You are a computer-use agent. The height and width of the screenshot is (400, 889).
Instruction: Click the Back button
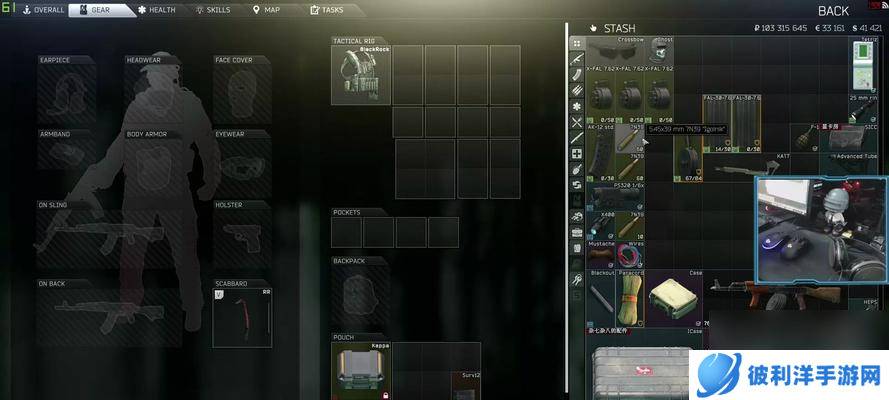click(832, 11)
